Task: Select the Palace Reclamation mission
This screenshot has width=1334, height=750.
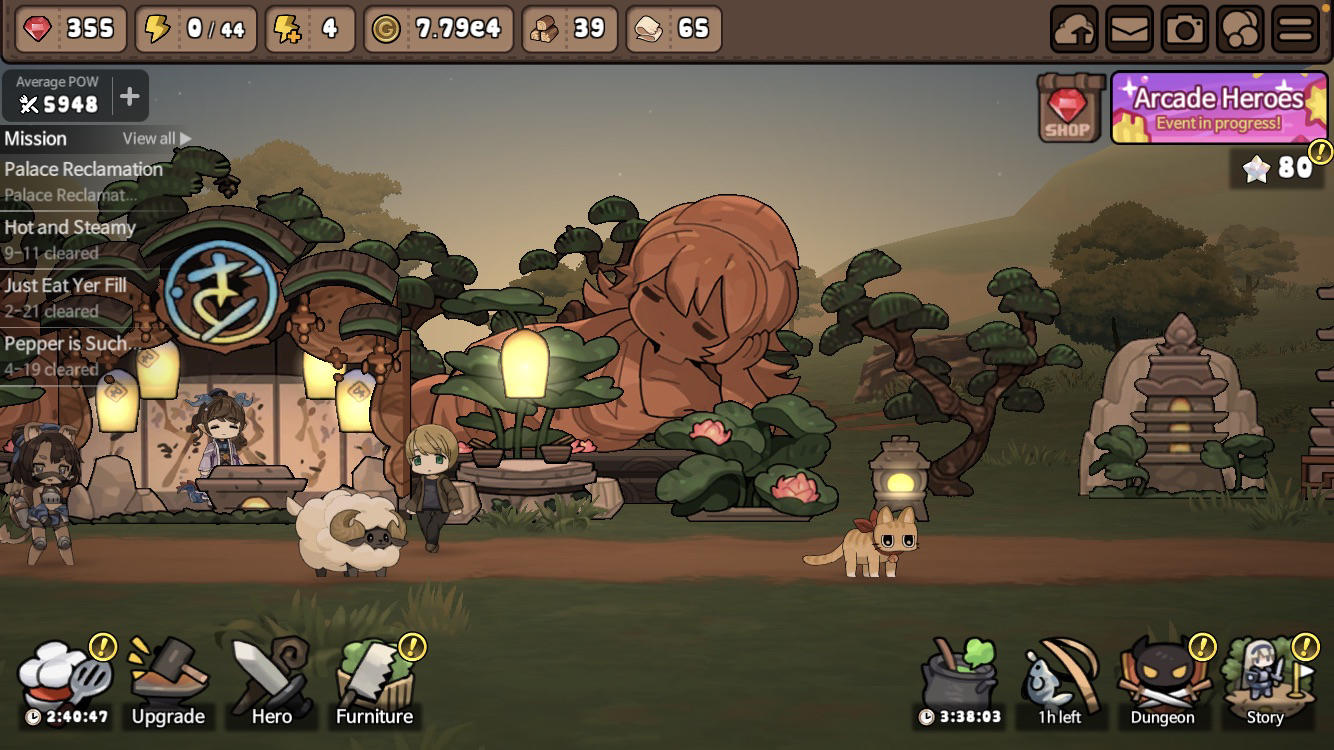Action: (x=83, y=180)
